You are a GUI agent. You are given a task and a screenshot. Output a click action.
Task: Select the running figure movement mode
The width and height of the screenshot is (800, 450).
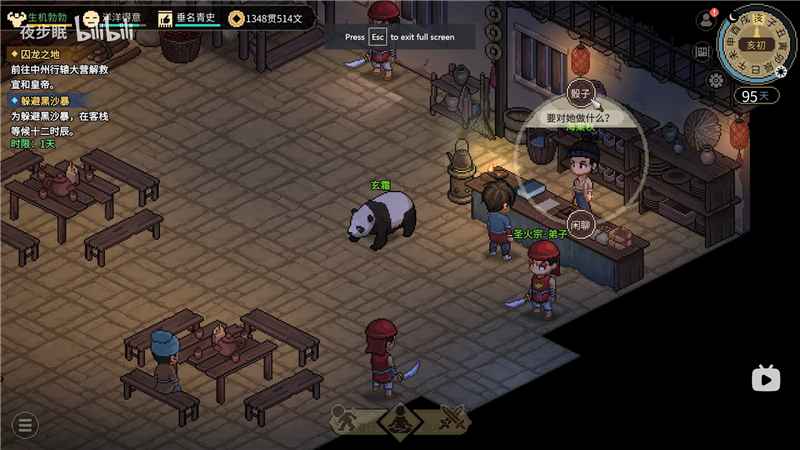[345, 419]
